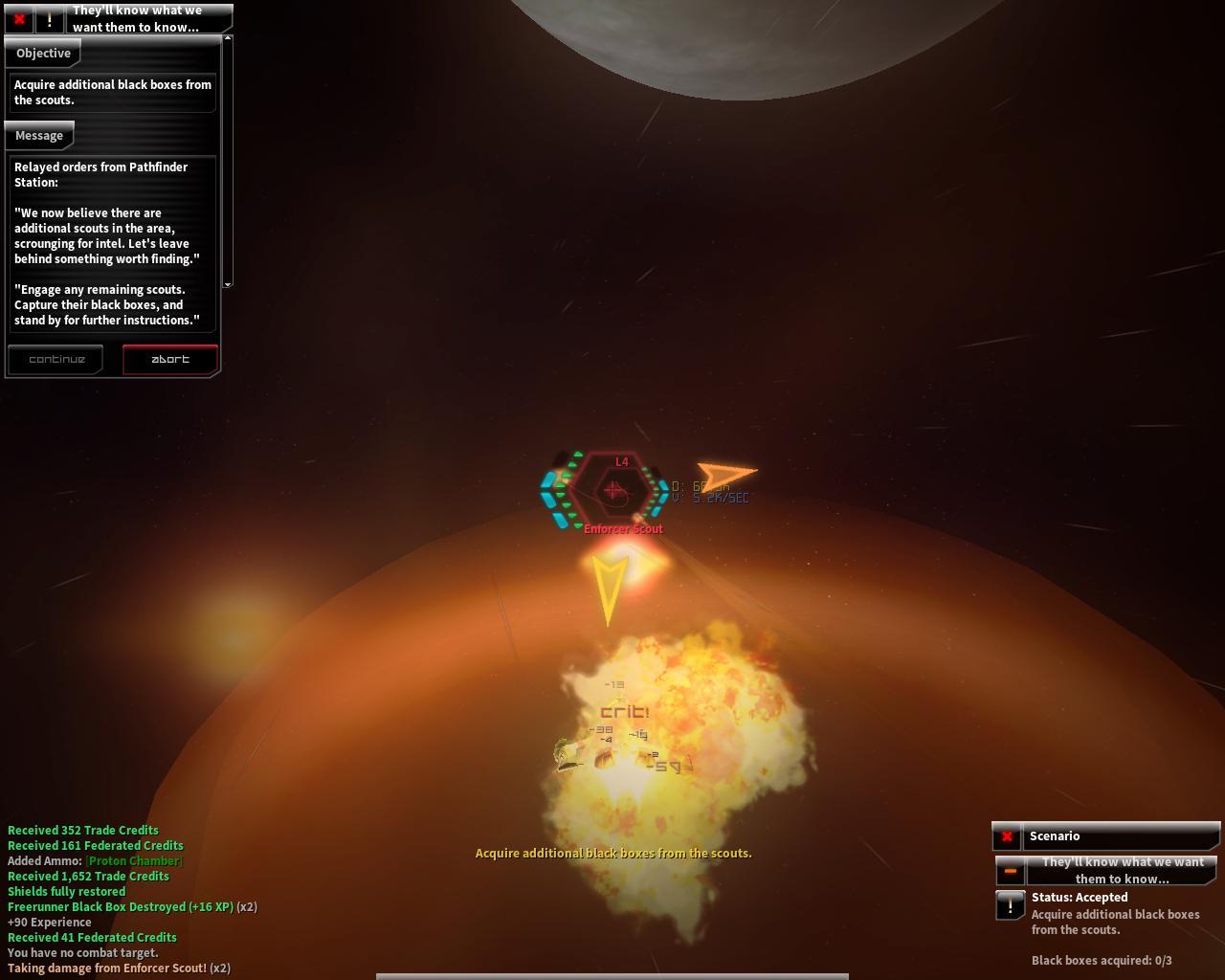This screenshot has width=1225, height=980.
Task: Click the exclamation icon beside the briefing title
Action: click(49, 19)
